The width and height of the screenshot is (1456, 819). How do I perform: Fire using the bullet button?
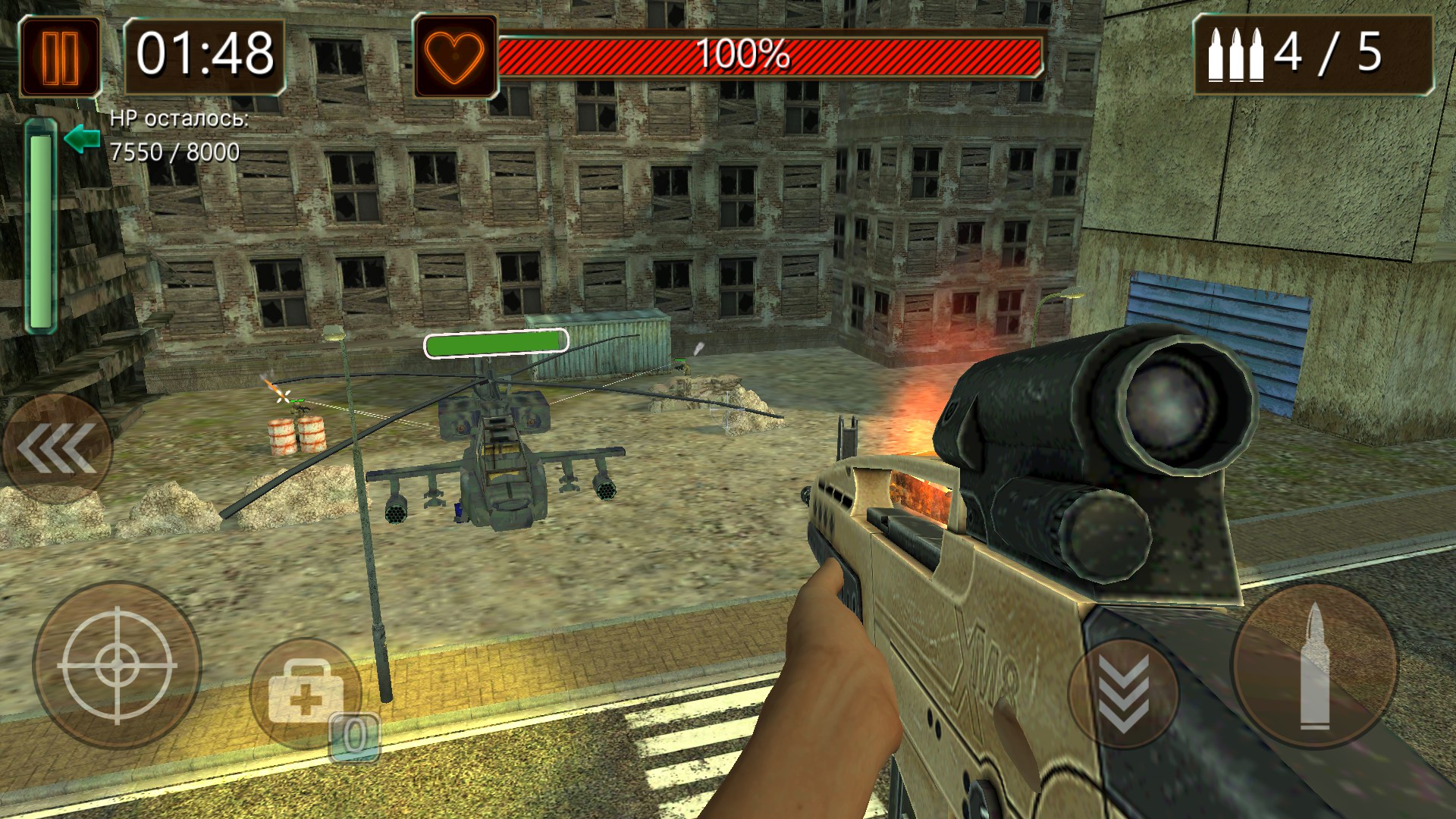(1314, 665)
